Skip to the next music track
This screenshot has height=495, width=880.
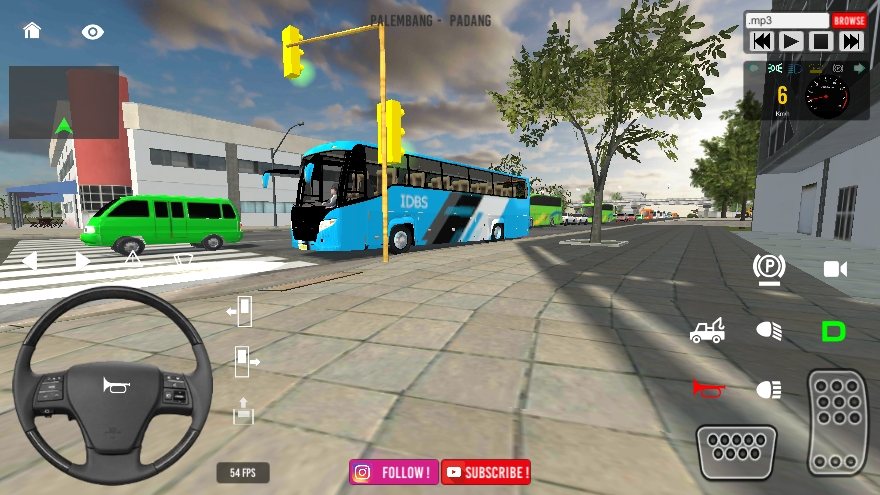tap(851, 41)
